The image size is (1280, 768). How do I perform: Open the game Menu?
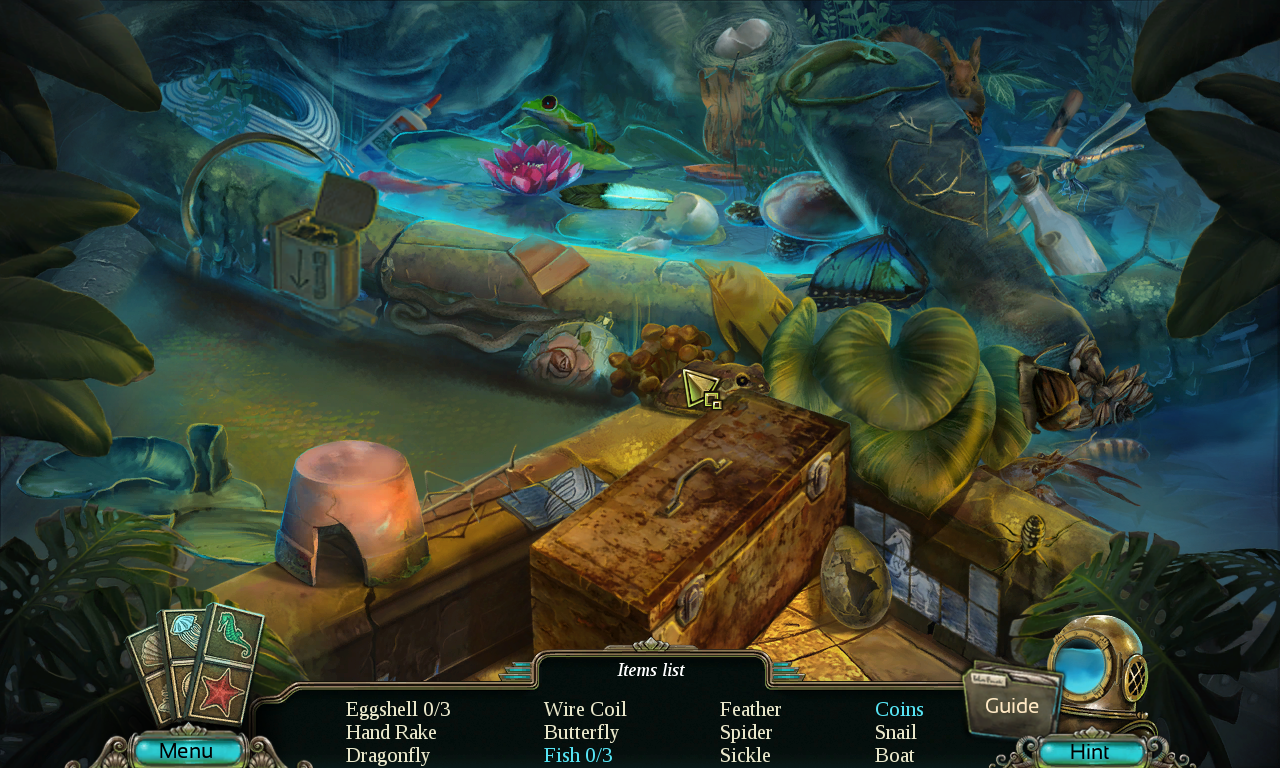click(x=188, y=750)
